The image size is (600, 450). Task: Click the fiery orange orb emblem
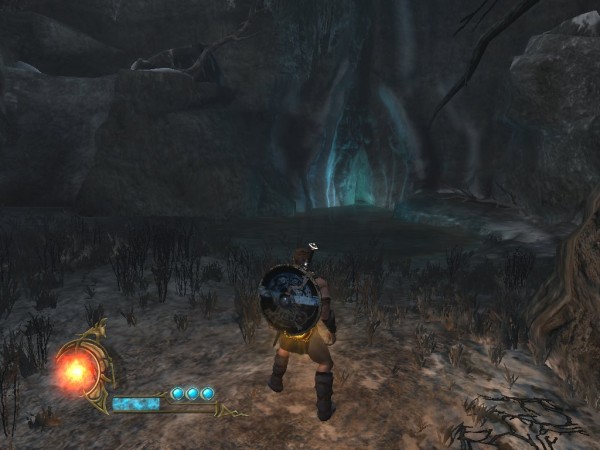point(75,372)
